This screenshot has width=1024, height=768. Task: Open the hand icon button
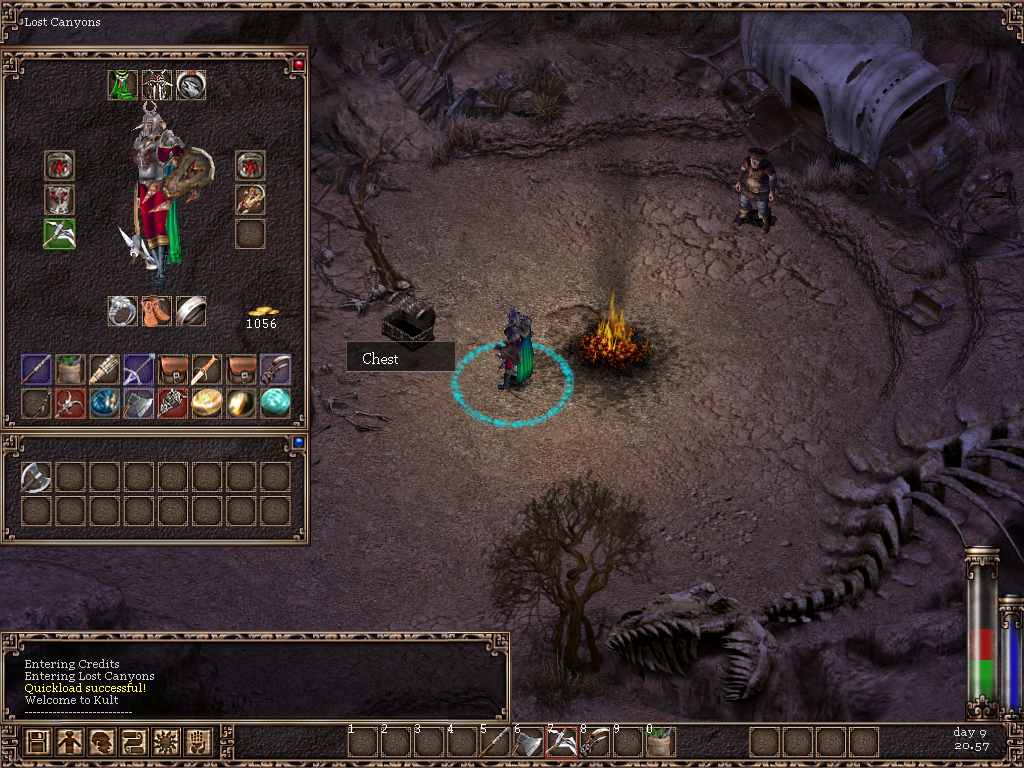(198, 742)
